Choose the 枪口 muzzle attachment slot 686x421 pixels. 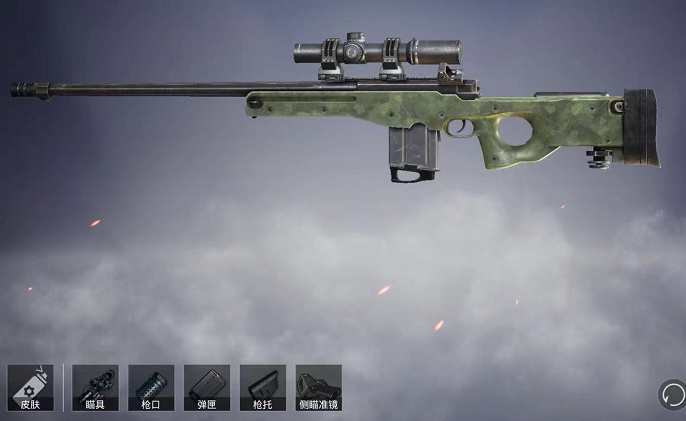click(x=151, y=388)
